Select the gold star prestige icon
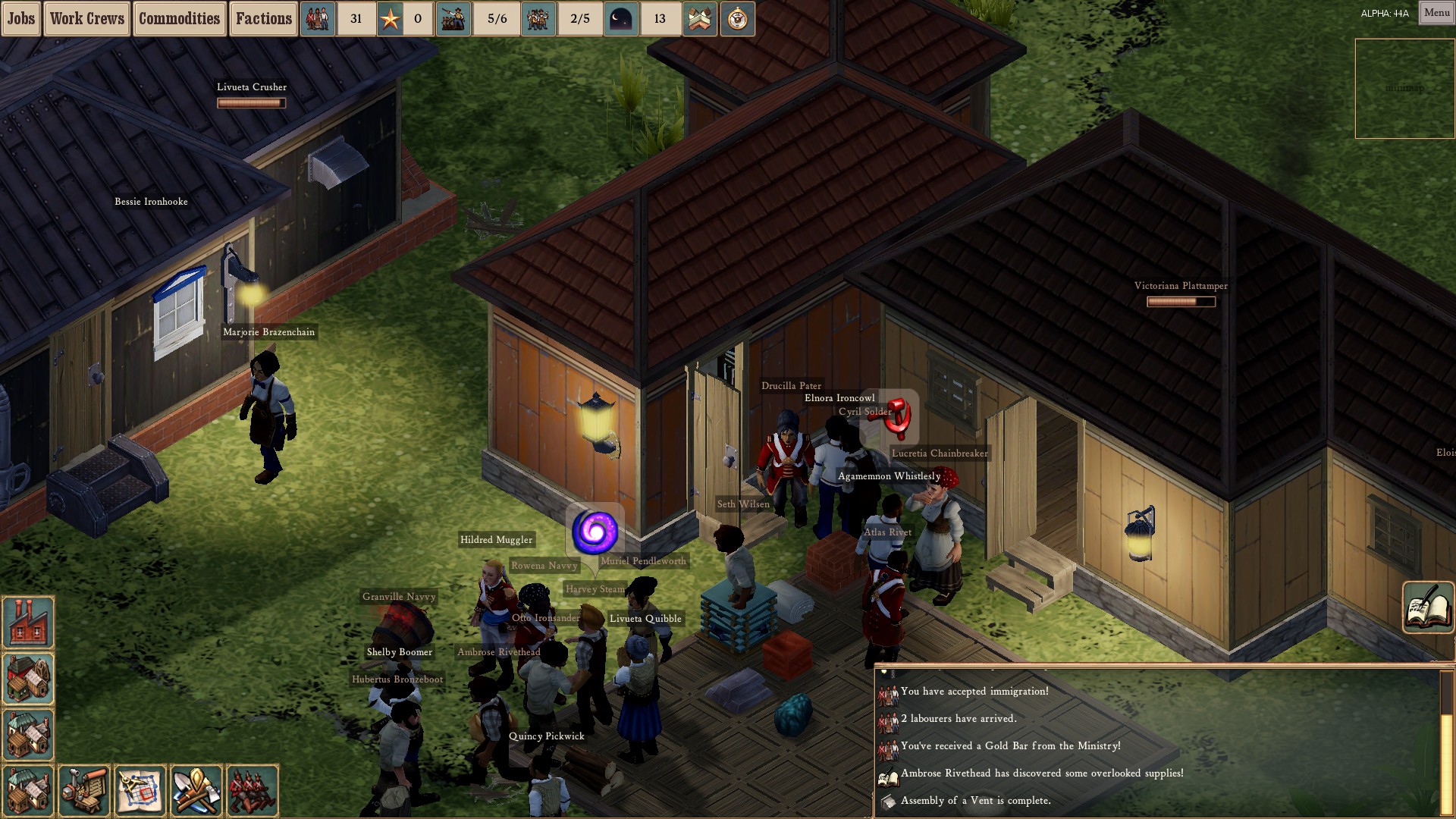The width and height of the screenshot is (1456, 819). [391, 19]
